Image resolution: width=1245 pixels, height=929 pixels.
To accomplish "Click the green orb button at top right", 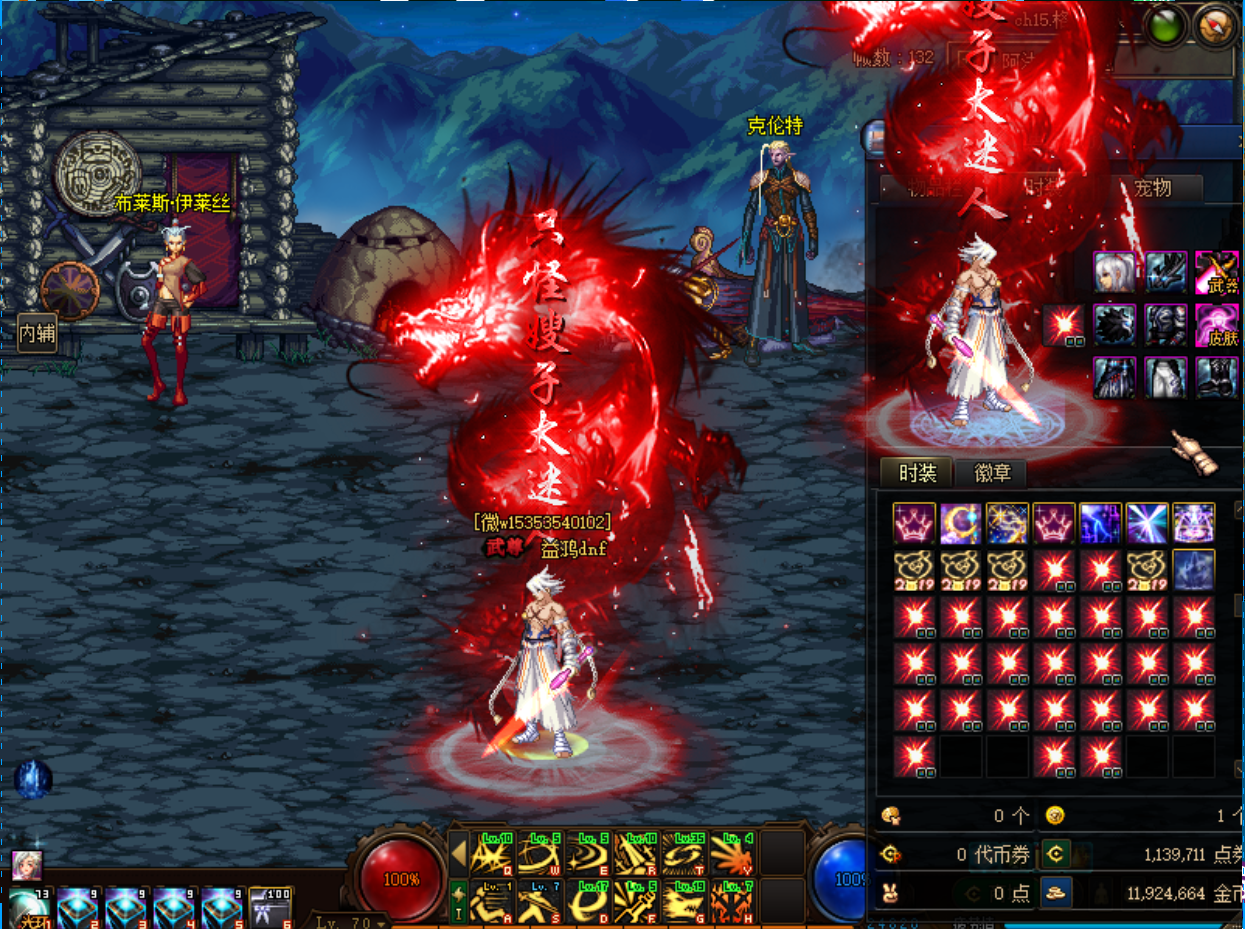I will (x=1164, y=26).
